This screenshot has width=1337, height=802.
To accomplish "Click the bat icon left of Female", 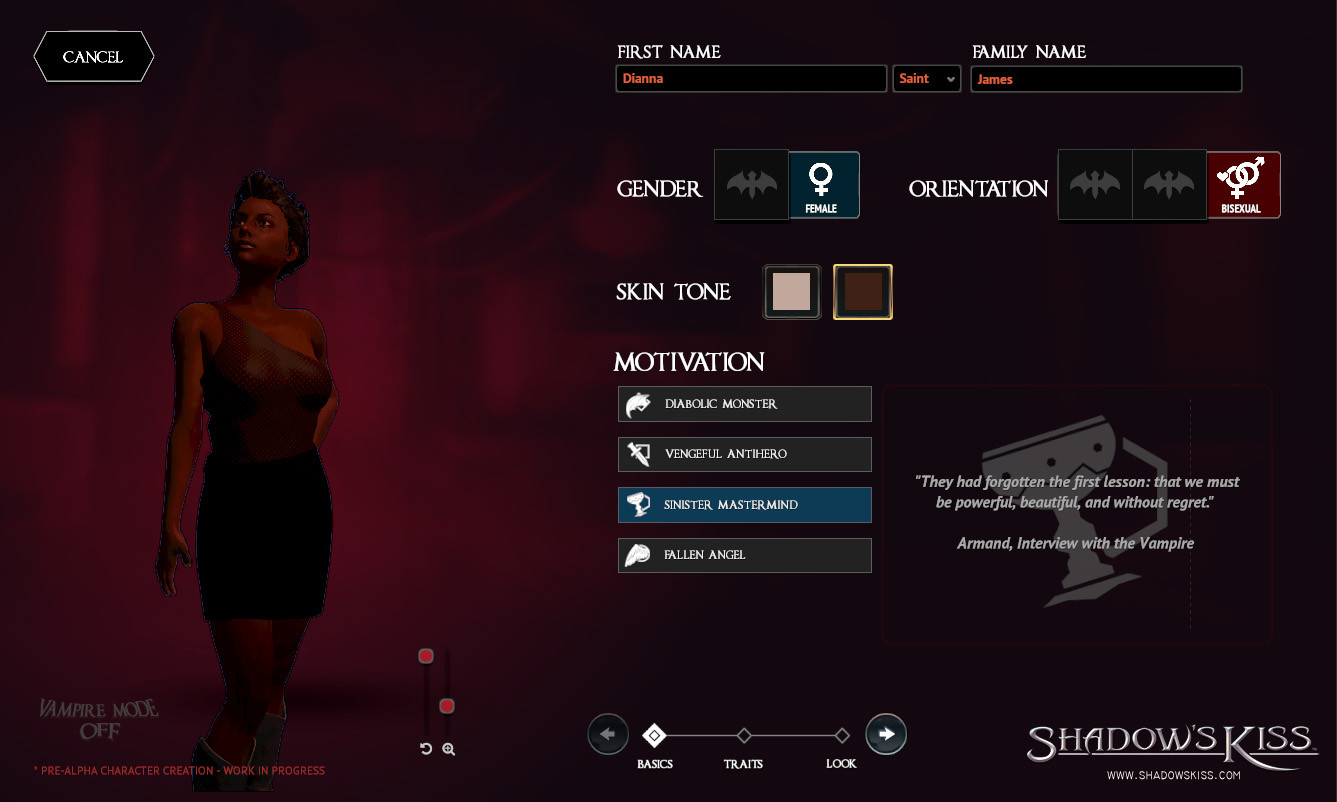I will tap(751, 184).
